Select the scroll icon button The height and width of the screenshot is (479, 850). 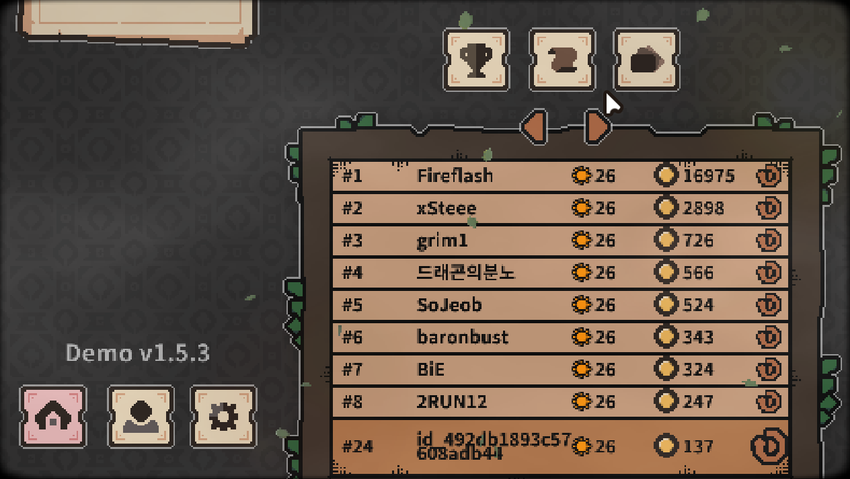tap(561, 60)
